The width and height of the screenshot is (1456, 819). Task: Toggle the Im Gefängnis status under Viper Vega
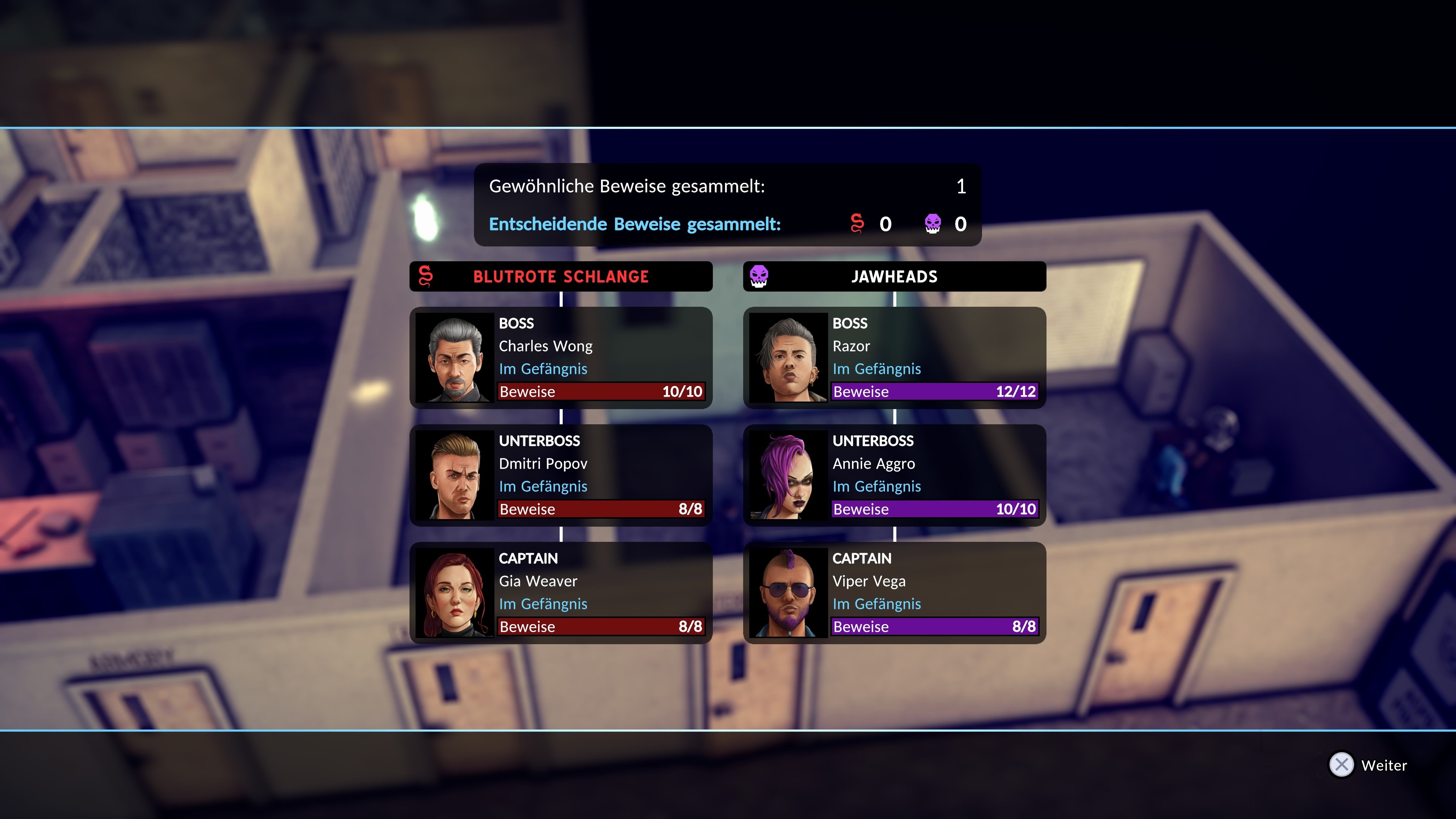click(877, 604)
